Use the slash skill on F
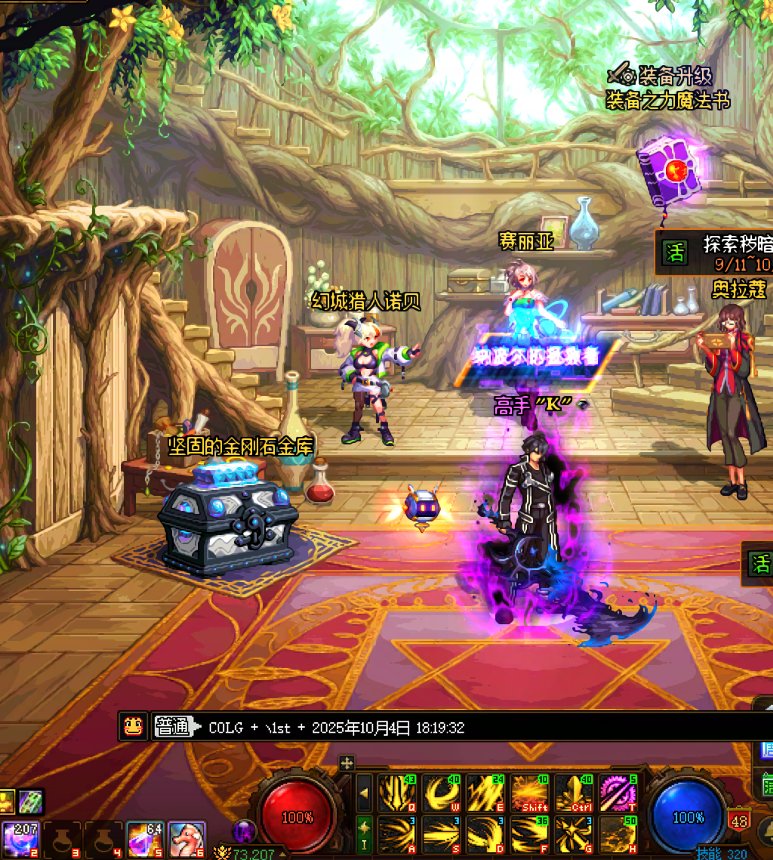The width and height of the screenshot is (773, 860). pyautogui.click(x=529, y=834)
